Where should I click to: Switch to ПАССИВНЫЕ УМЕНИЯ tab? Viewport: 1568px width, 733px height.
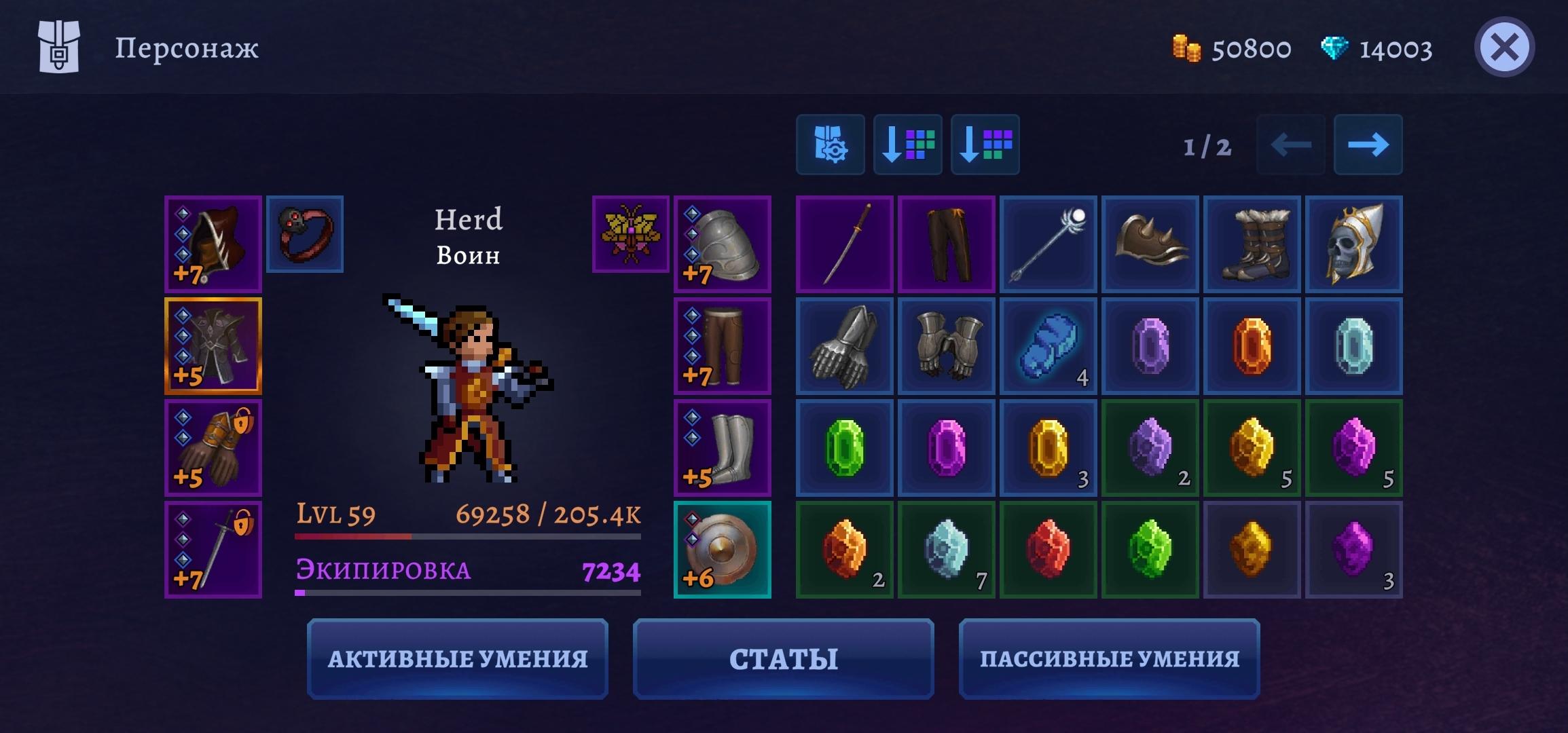click(x=1110, y=658)
